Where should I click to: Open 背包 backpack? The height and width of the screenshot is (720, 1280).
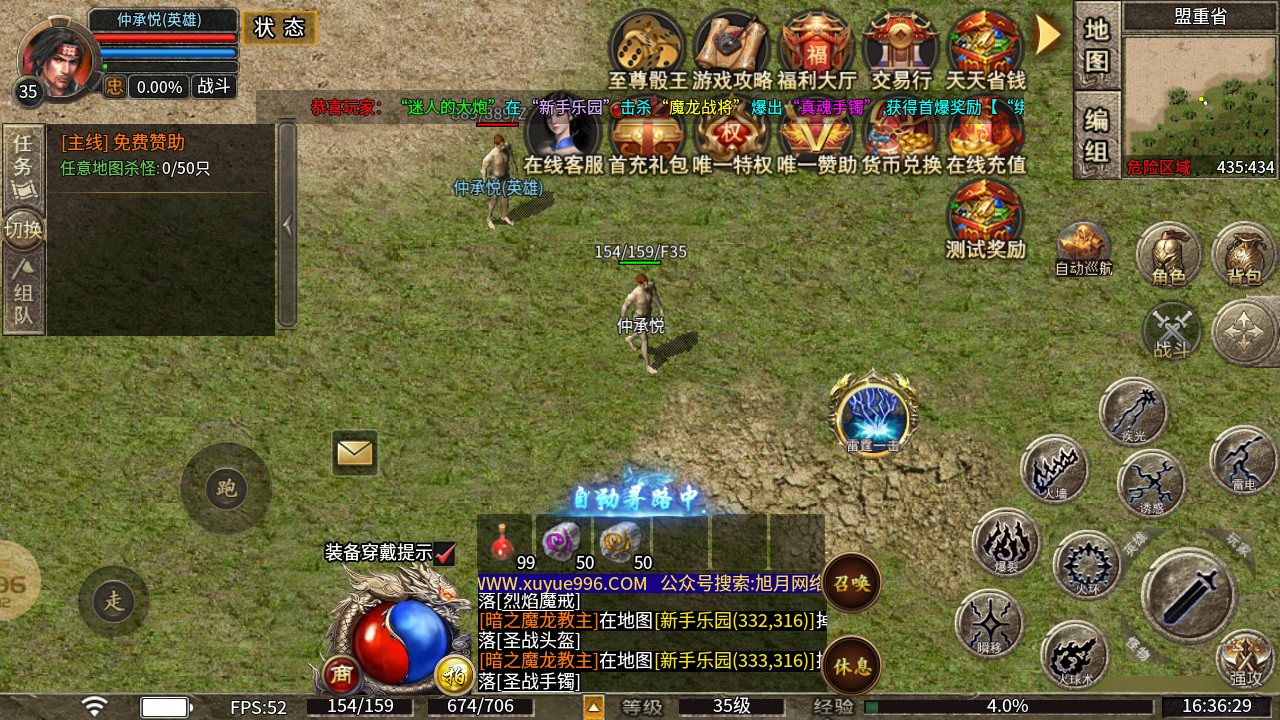[1245, 255]
